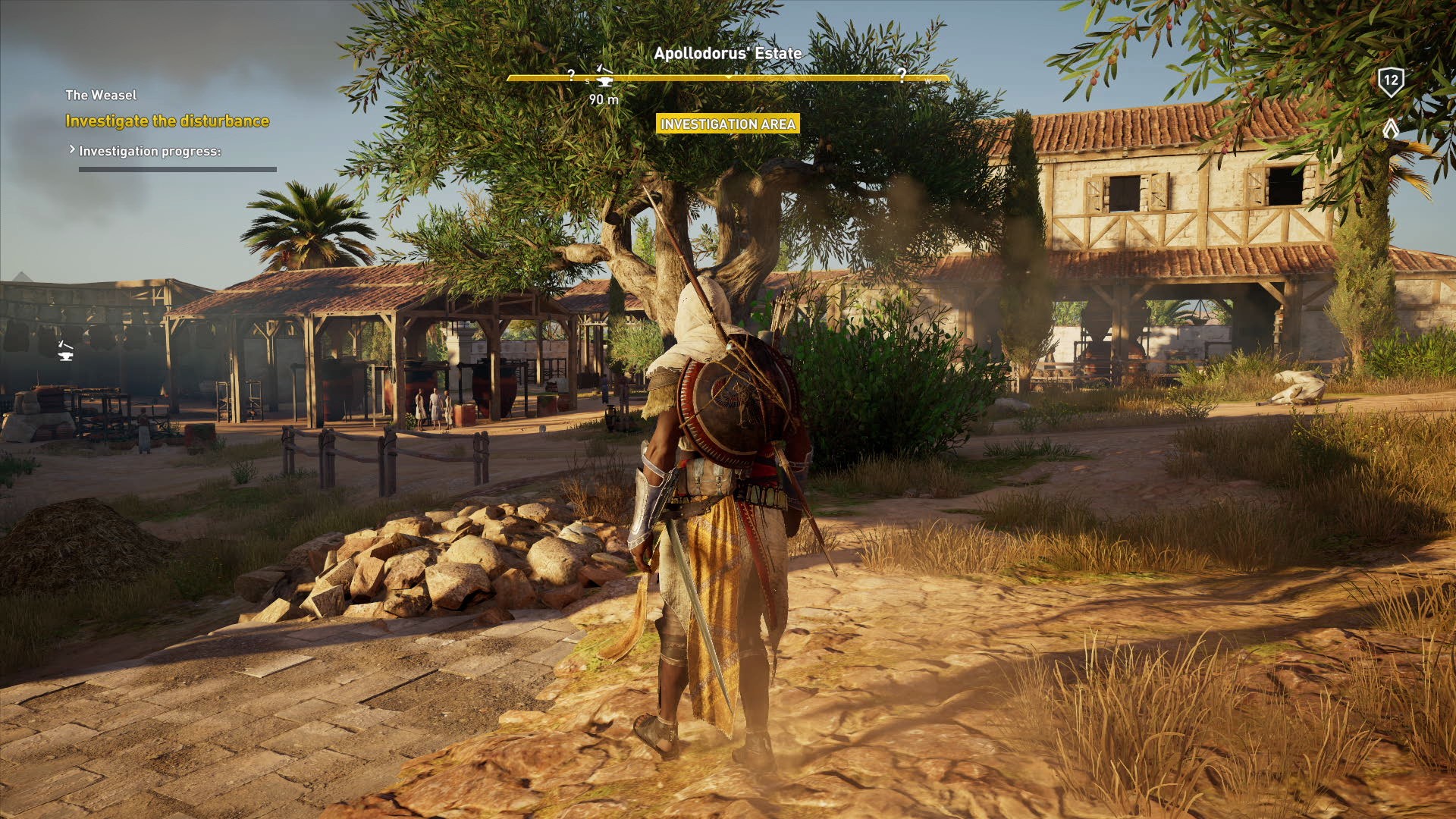
Task: Click the yellow Investigation Area label
Action: click(727, 124)
